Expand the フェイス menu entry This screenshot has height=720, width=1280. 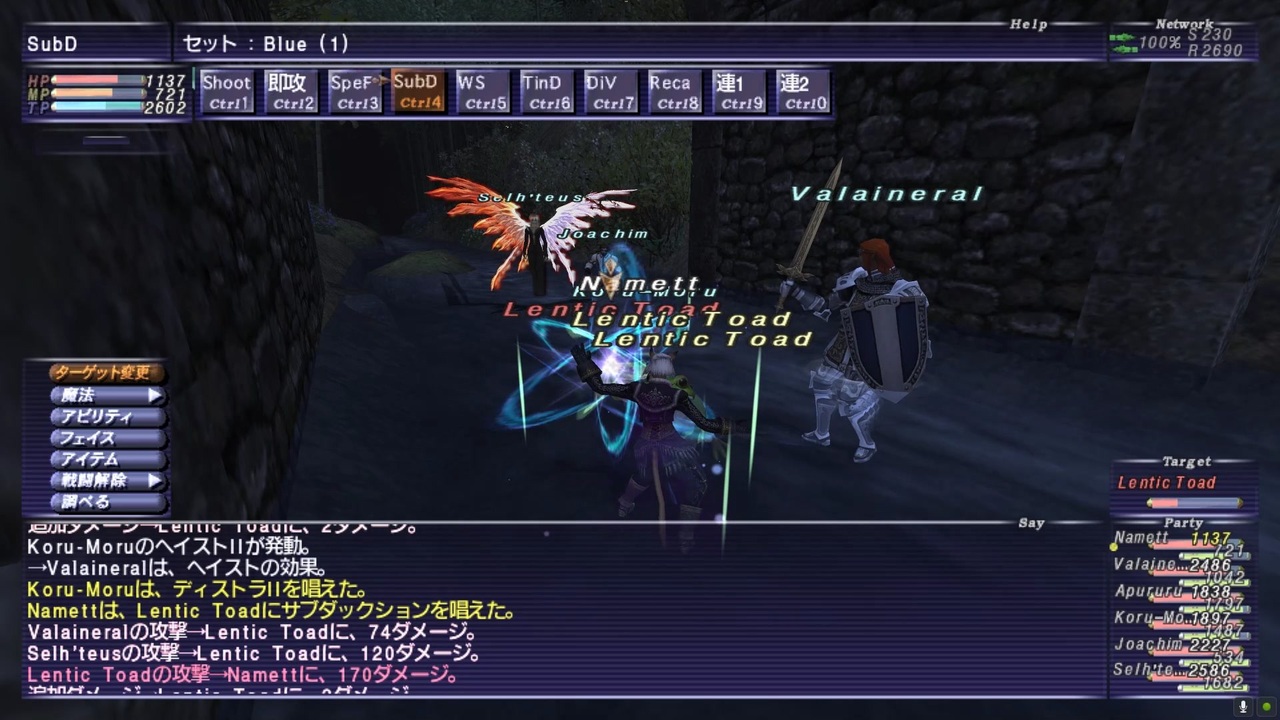[x=100, y=438]
